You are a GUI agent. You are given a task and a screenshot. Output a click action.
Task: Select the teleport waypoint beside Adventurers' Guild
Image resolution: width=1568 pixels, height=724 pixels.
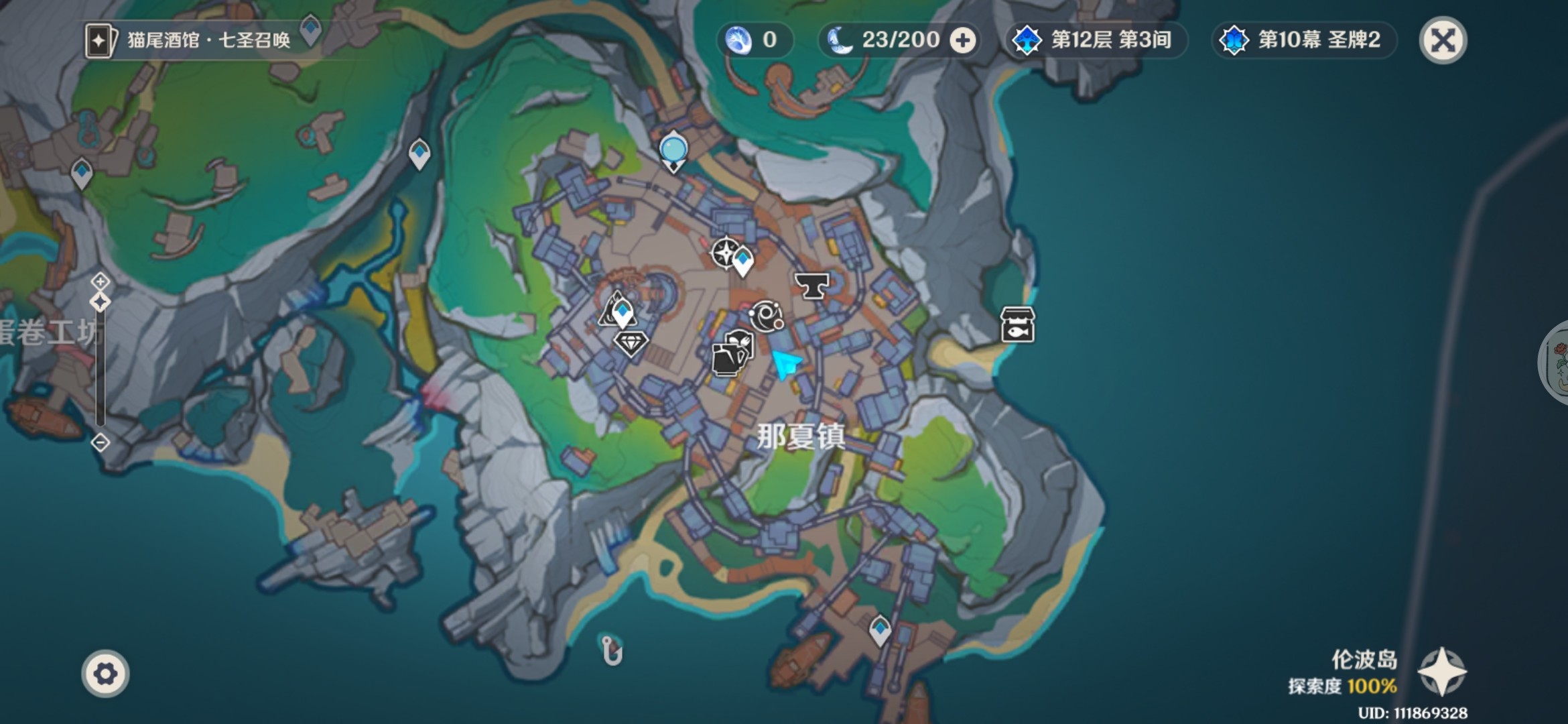click(x=742, y=261)
